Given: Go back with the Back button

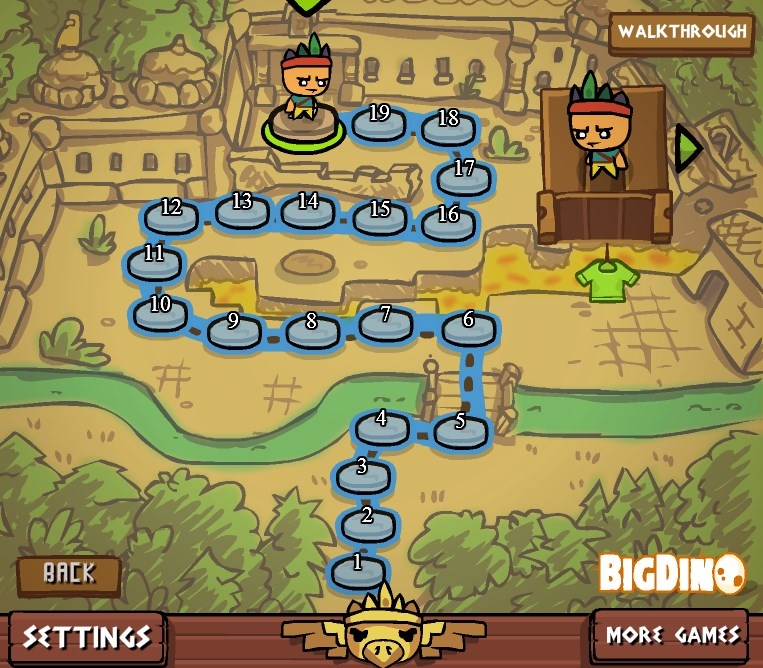Looking at the screenshot, I should click(69, 574).
